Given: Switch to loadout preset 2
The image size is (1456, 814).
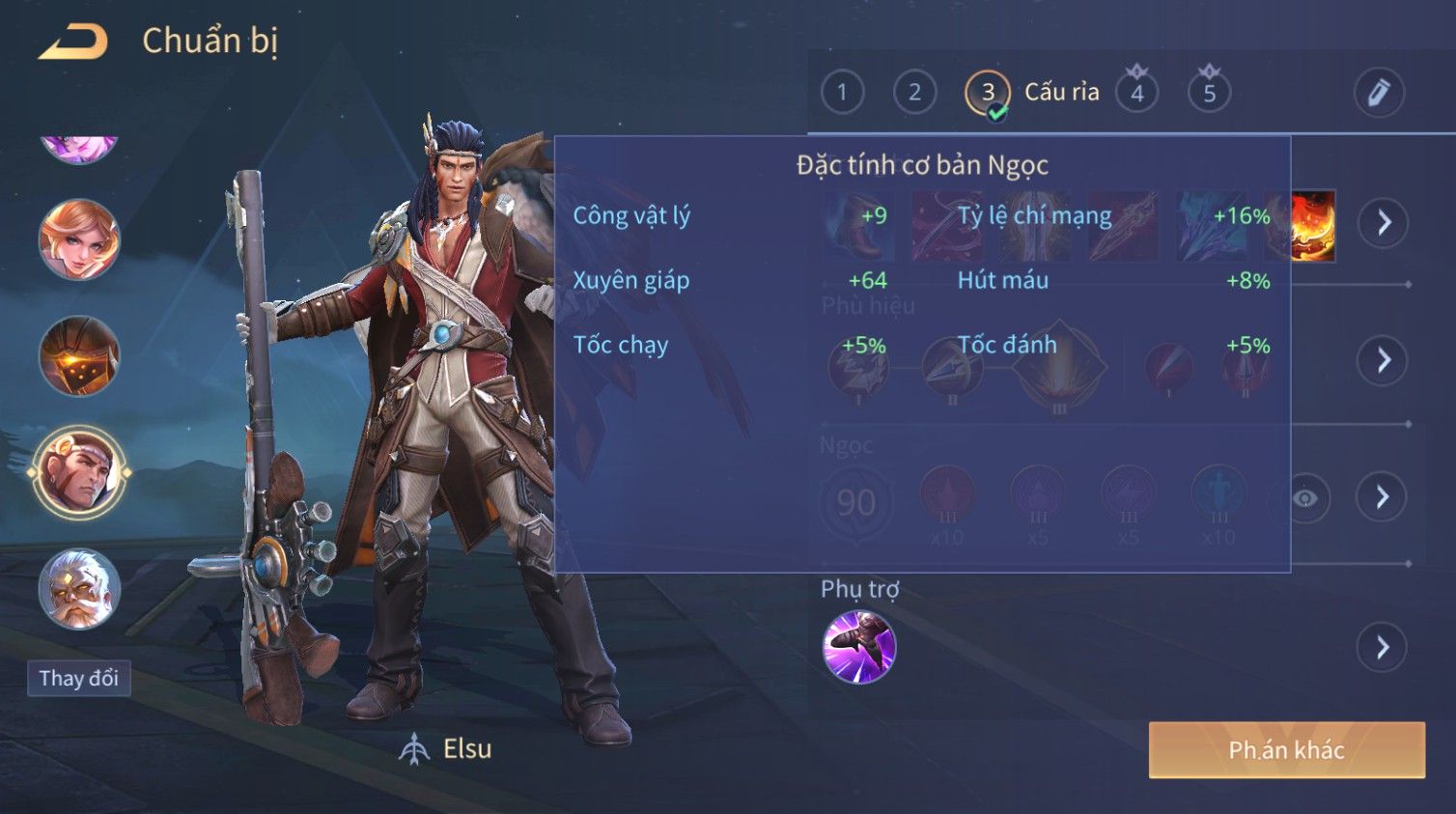Looking at the screenshot, I should coord(914,93).
